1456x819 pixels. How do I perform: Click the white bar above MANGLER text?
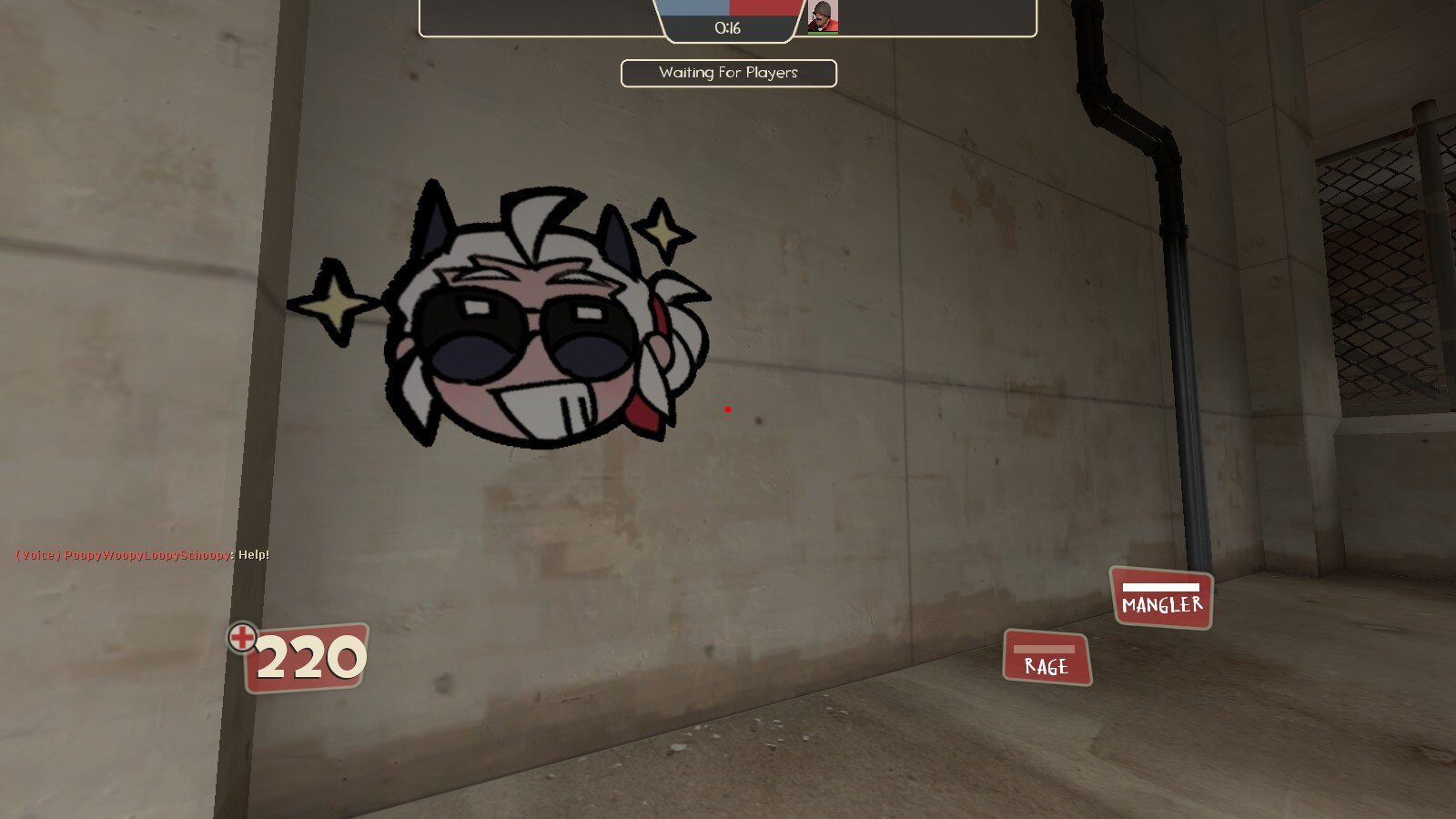coord(1161,586)
